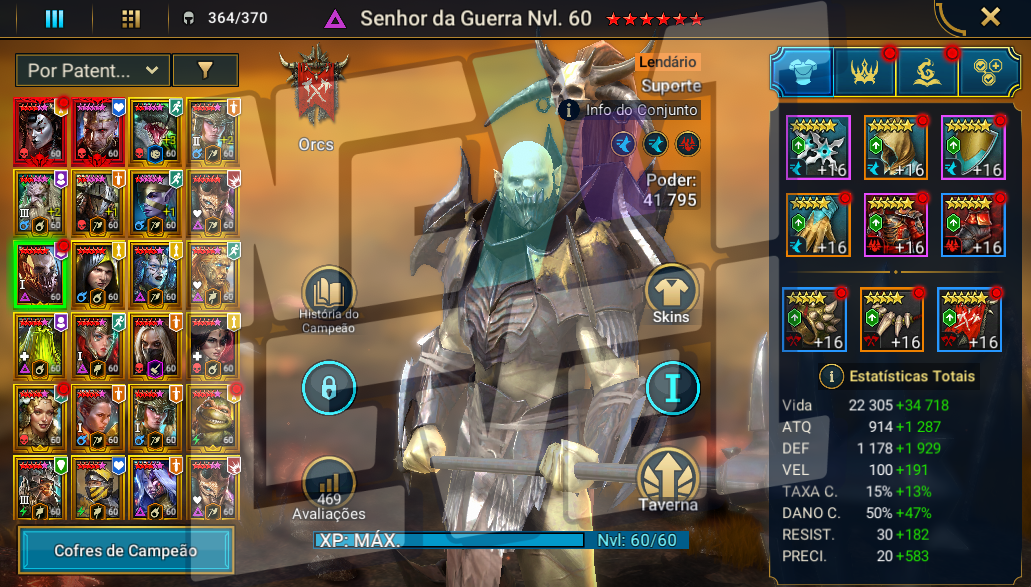Open the champion filter funnel button

coord(205,70)
